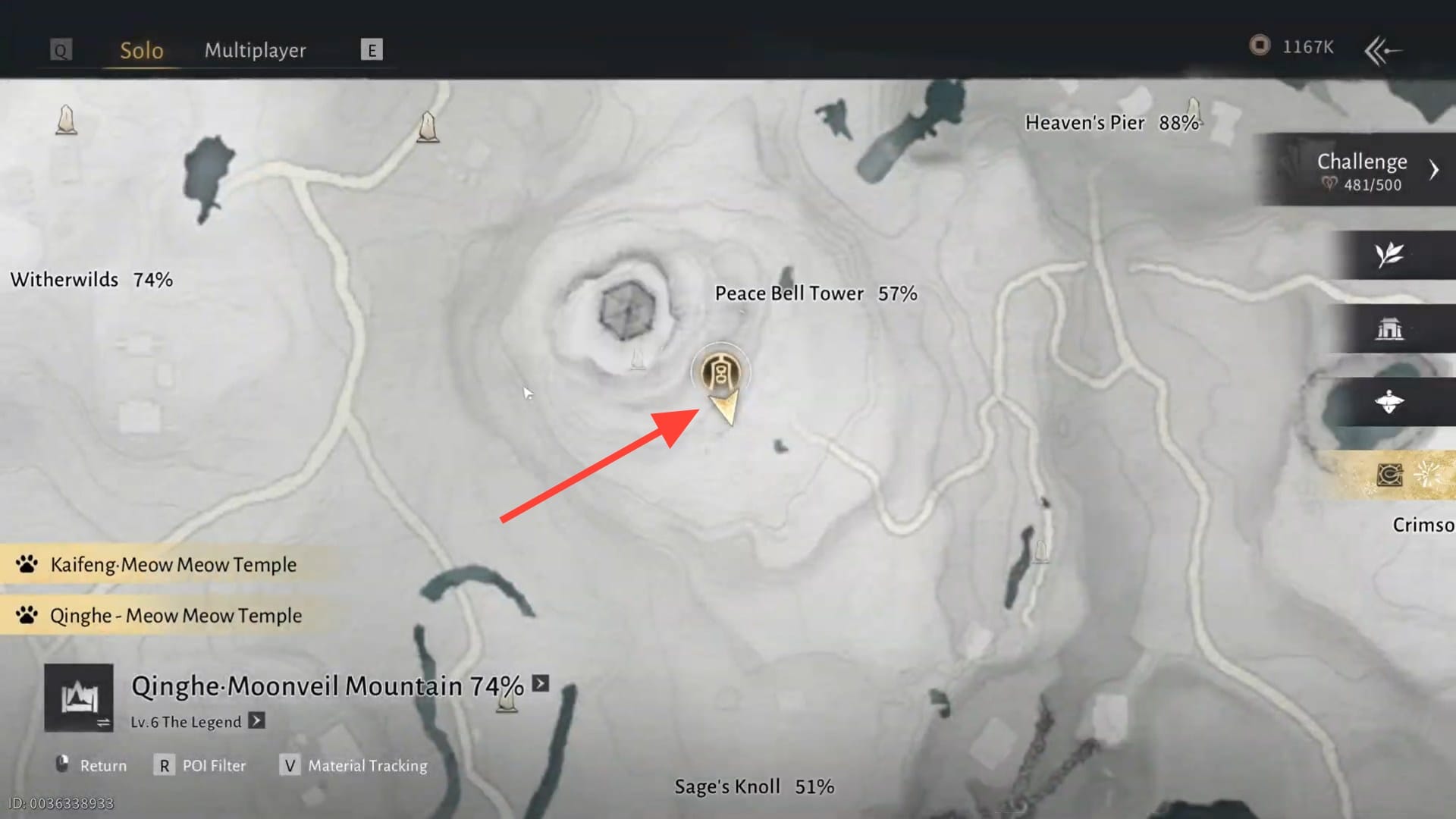Viewport: 1456px width, 819px height.
Task: Click the 1167K coin currency icon
Action: 1260,46
